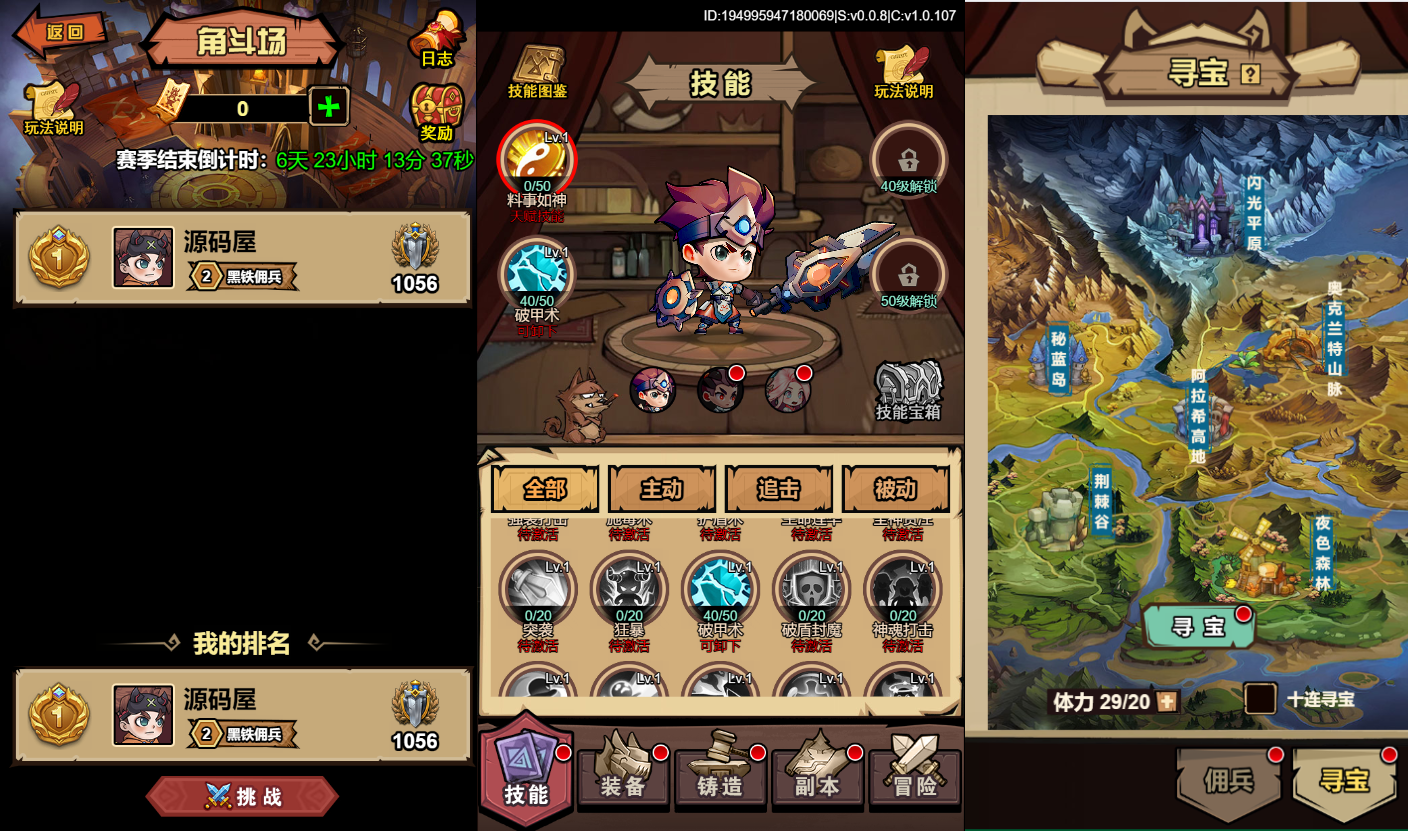Tap the green 寻宝 button on map
The image size is (1408, 831).
1198,627
